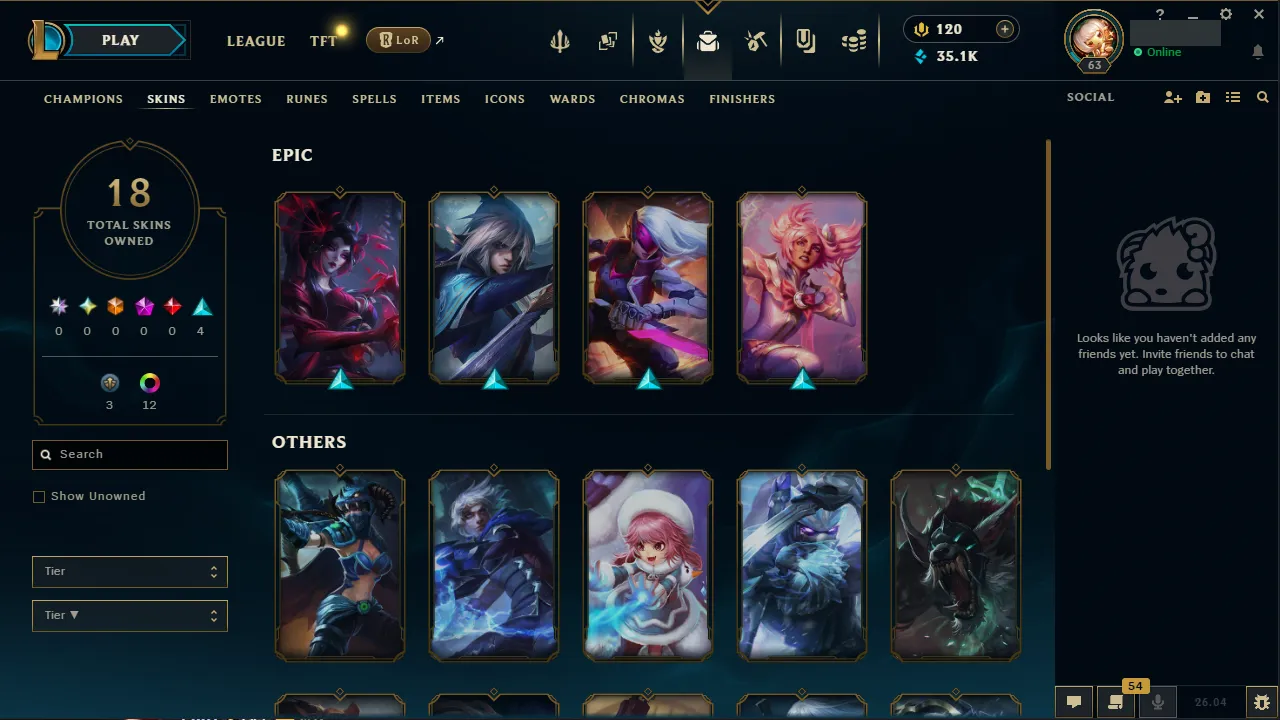The width and height of the screenshot is (1280, 720).
Task: Switch to the CHAMPIONS tab
Action: [x=83, y=99]
